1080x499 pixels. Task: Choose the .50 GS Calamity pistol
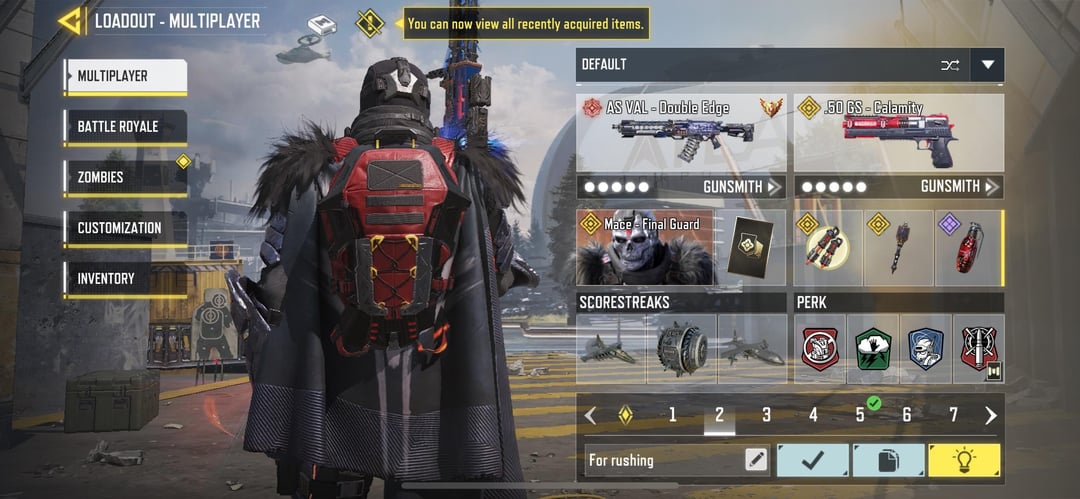(x=899, y=134)
